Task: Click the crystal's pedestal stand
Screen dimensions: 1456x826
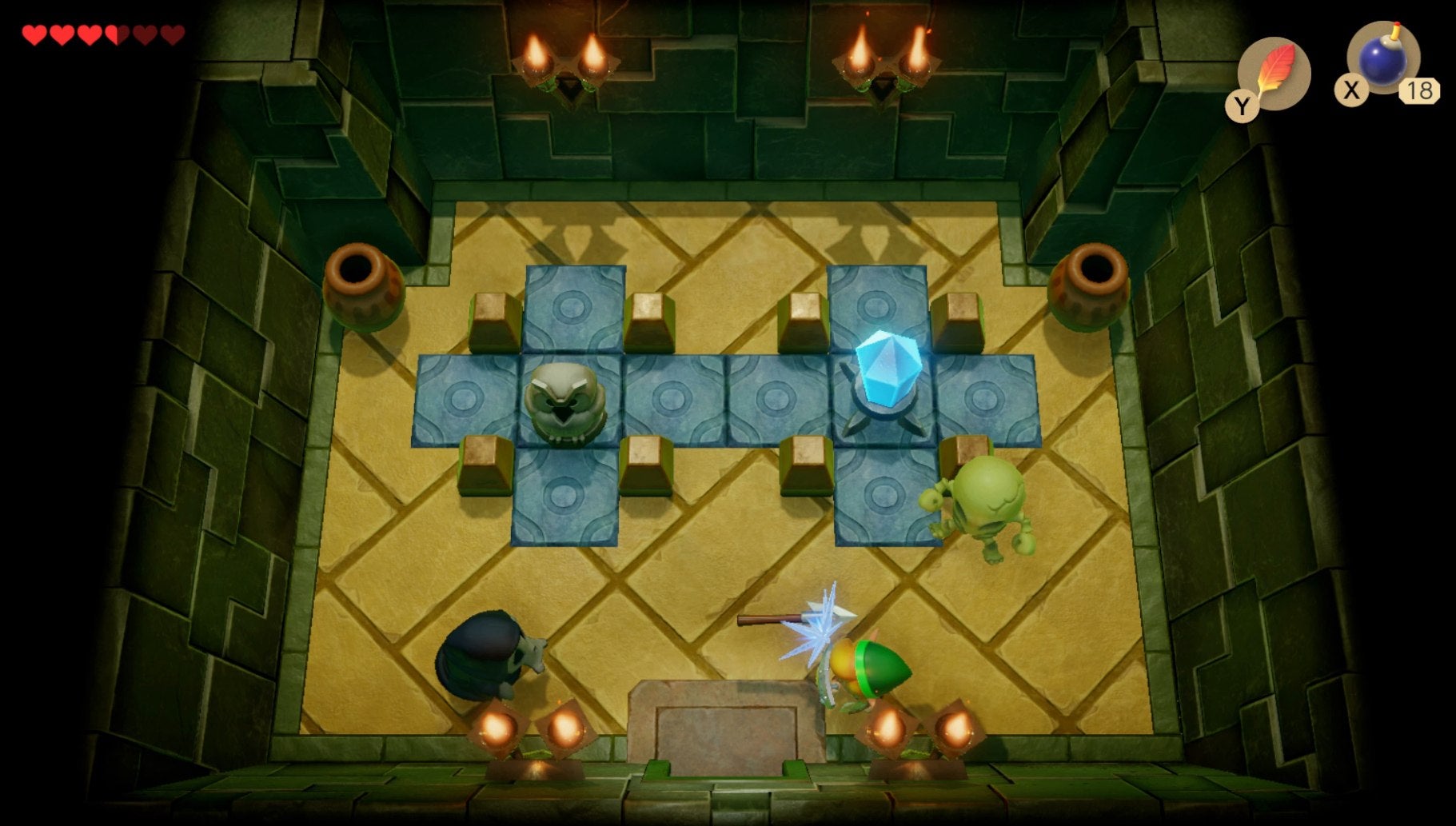Action: coord(885,416)
